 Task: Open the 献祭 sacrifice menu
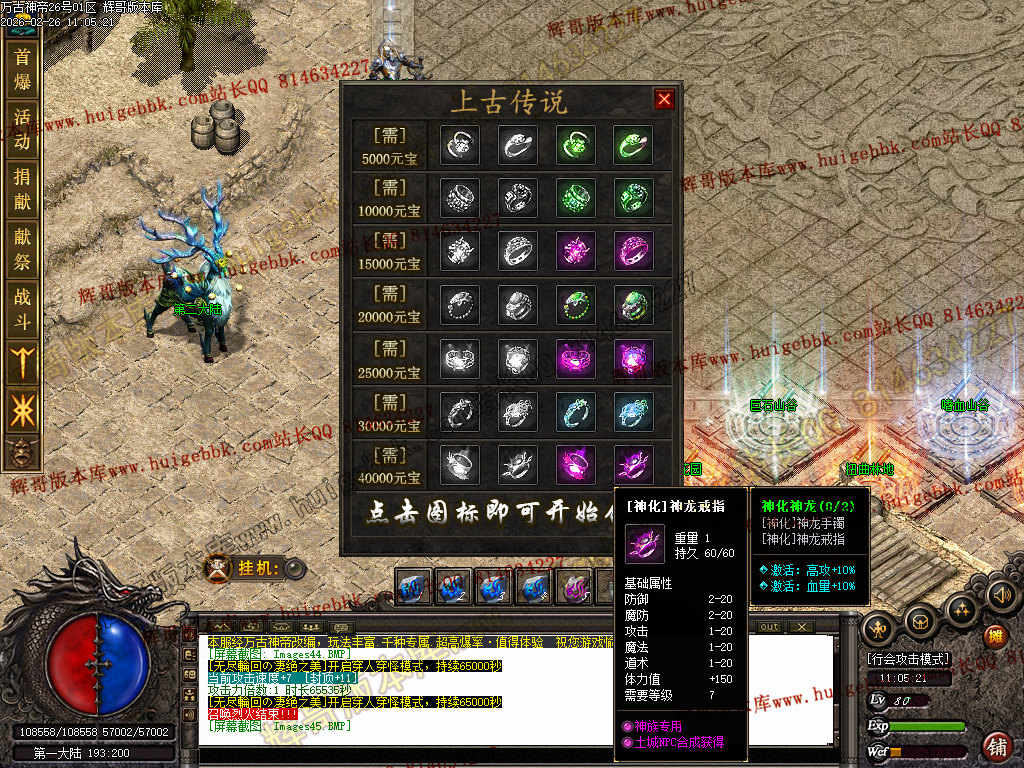[22, 249]
